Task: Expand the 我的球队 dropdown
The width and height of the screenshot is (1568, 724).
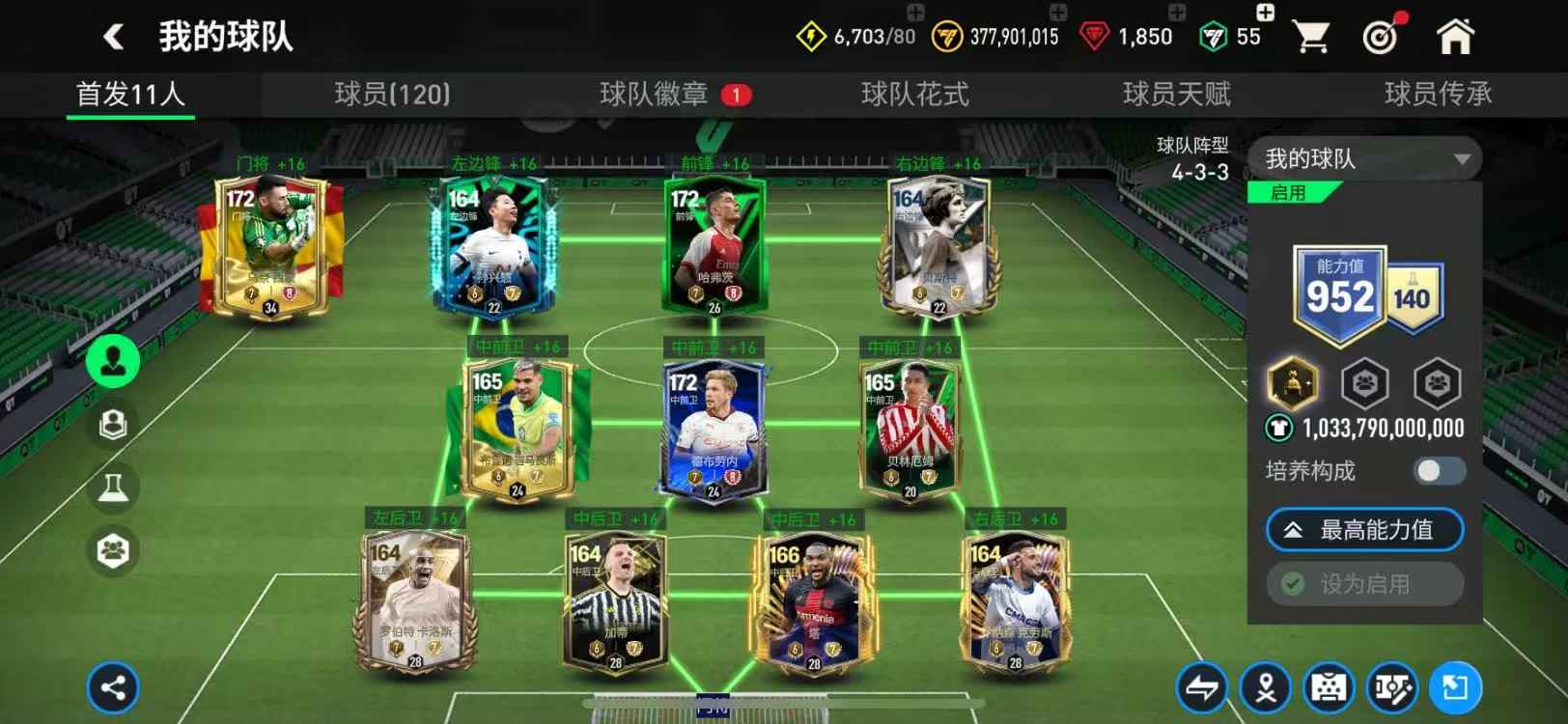Action: [x=1364, y=158]
